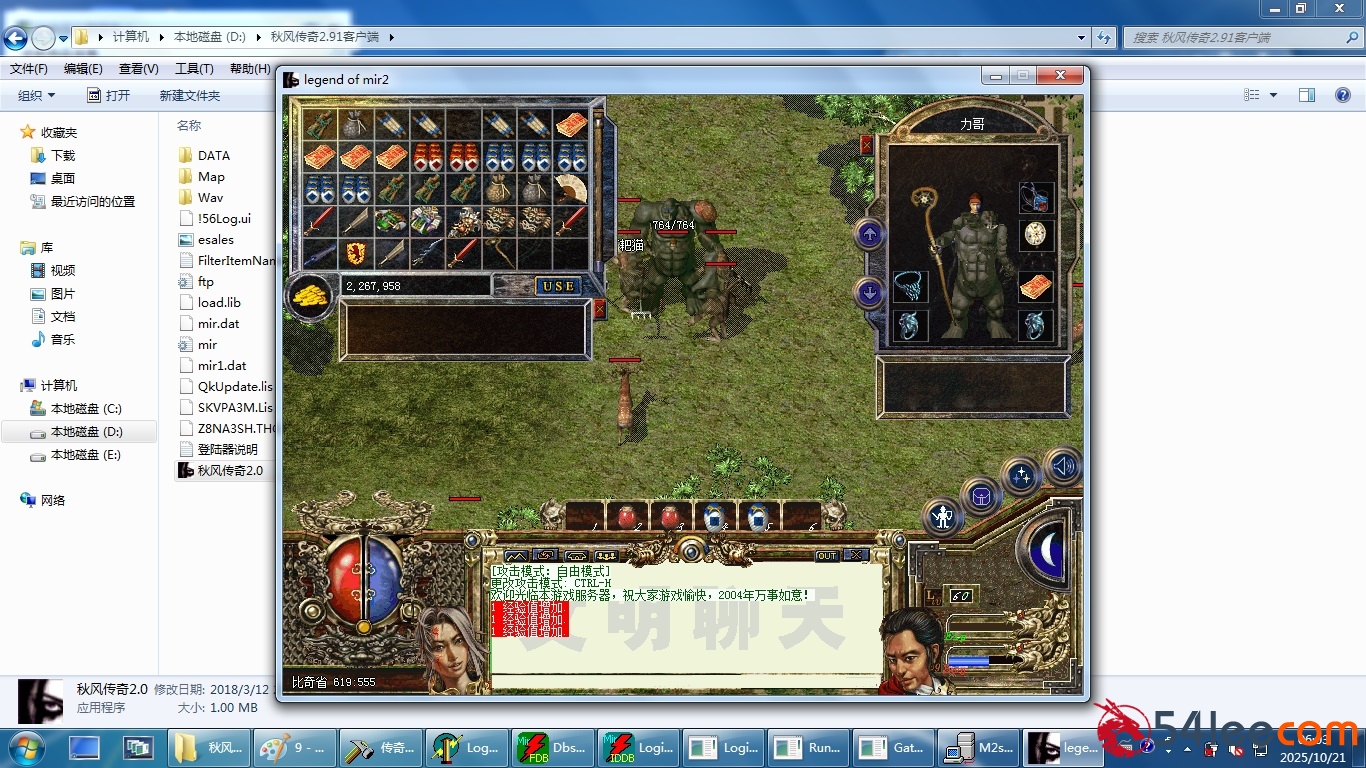Open the bag round button
This screenshot has width=1366, height=768.
(981, 495)
